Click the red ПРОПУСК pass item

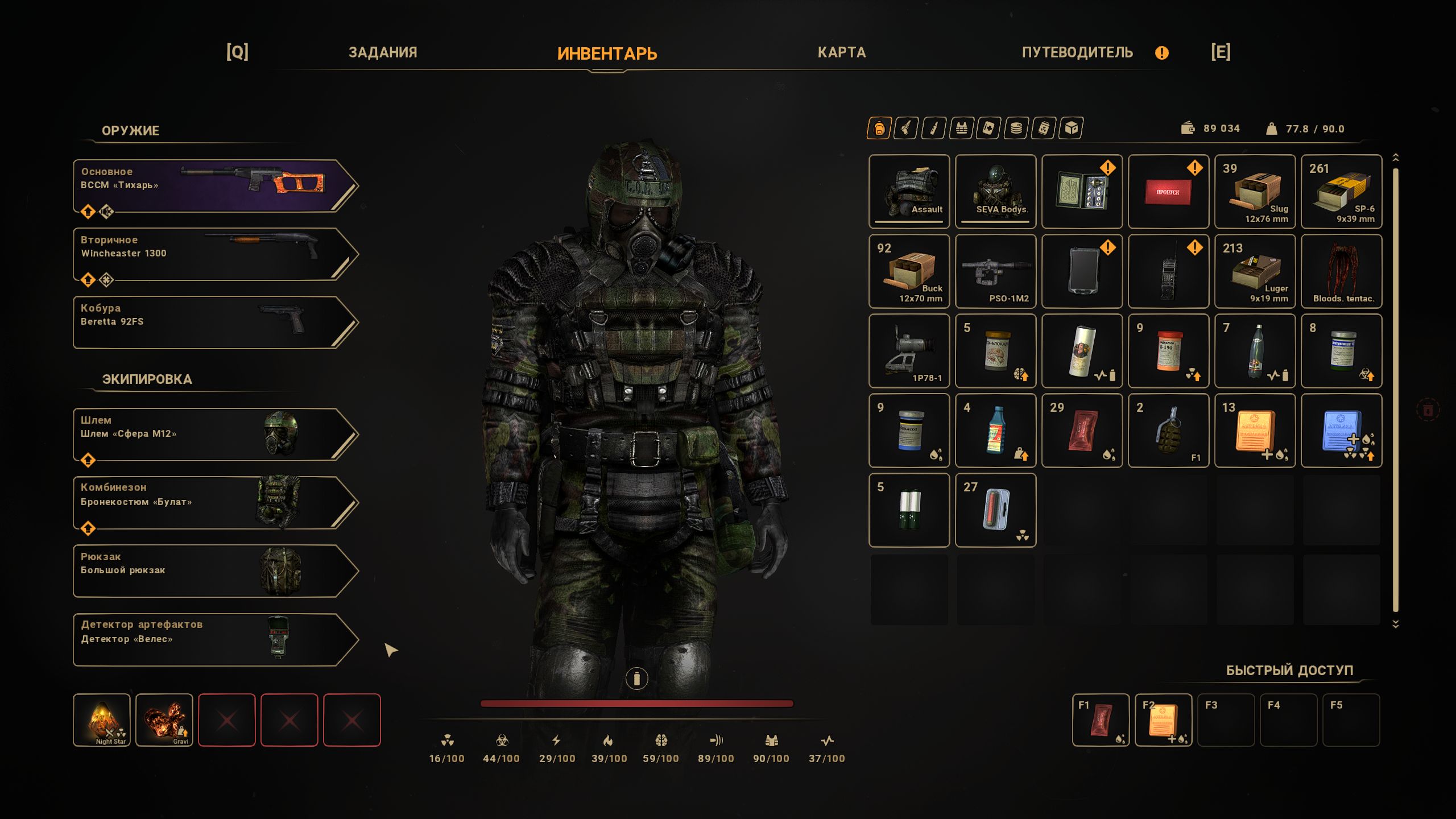pos(1168,191)
